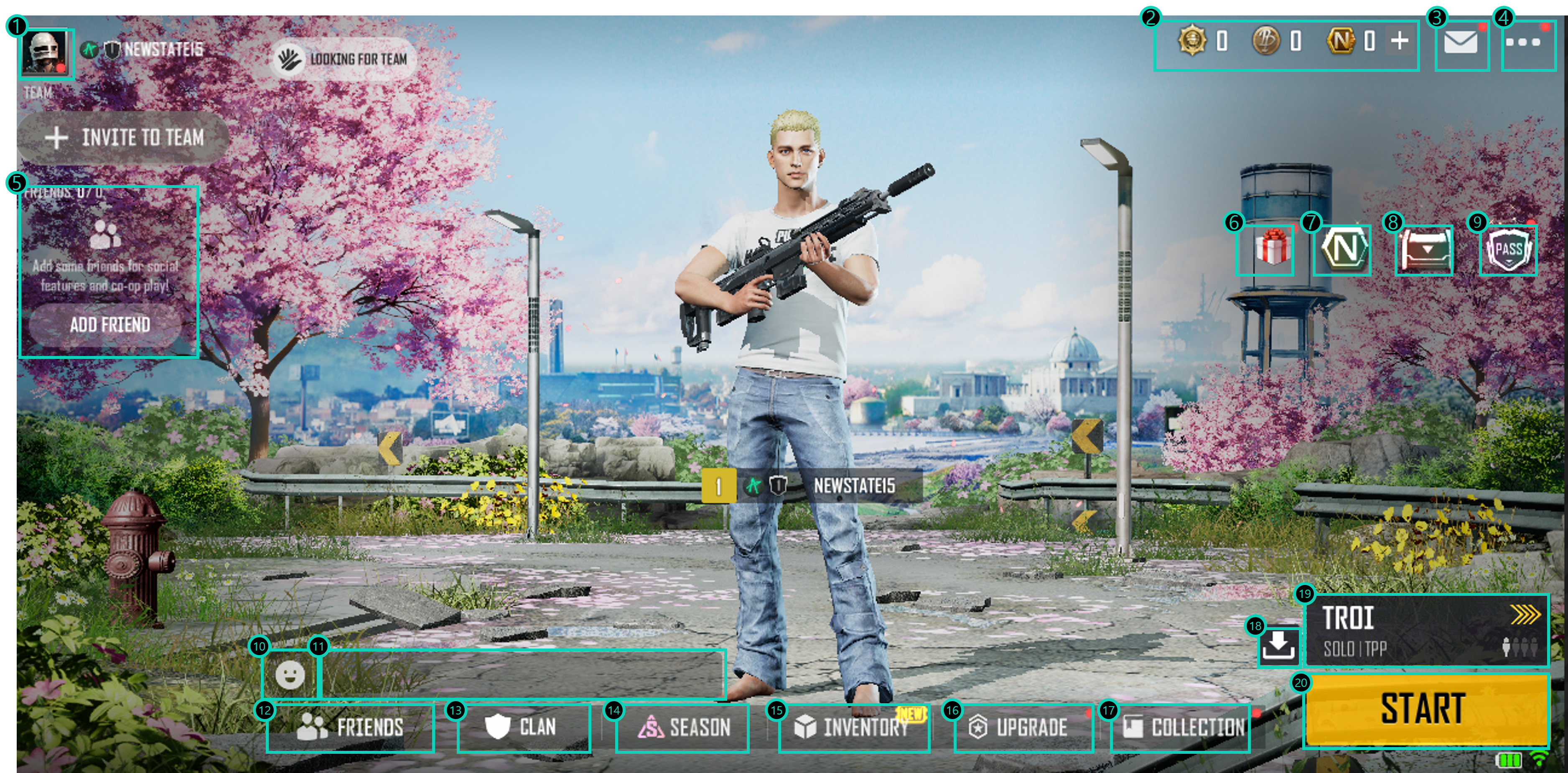Add a friend with Add Friend button
The width and height of the screenshot is (1568, 773).
click(109, 324)
